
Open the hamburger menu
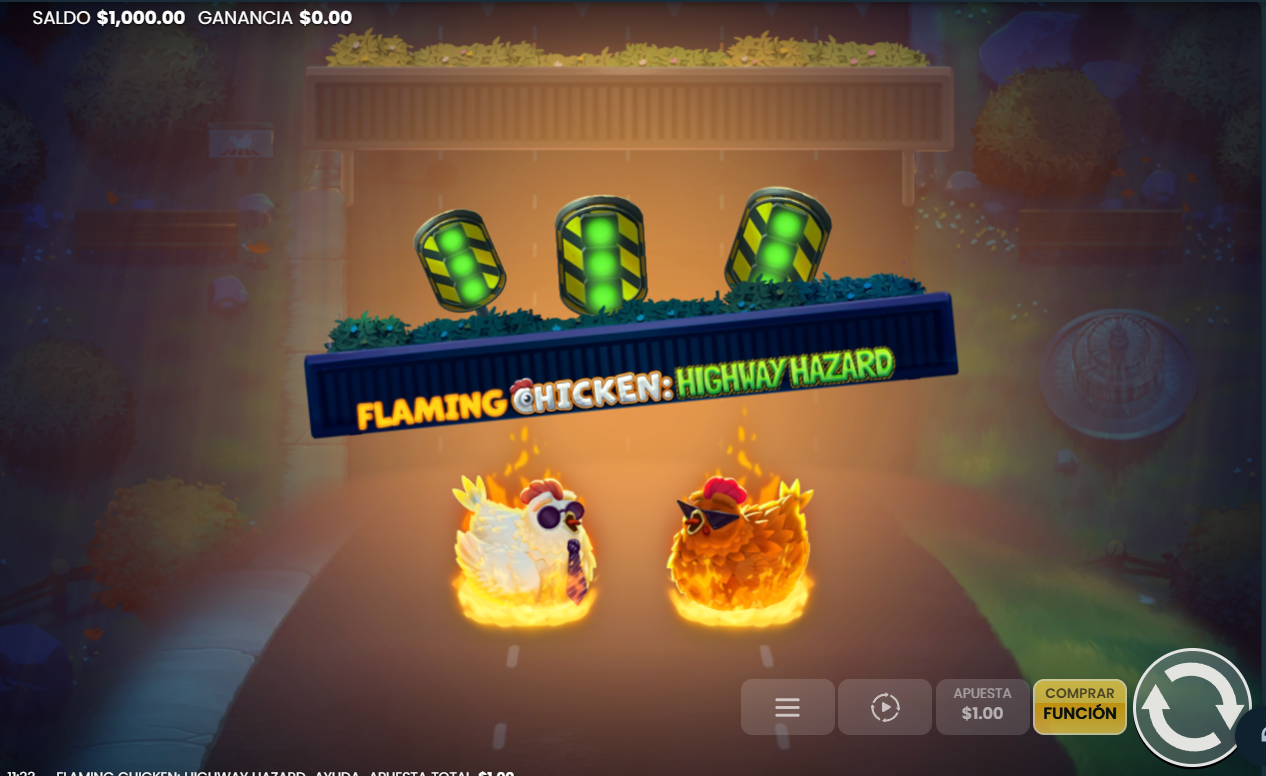[787, 708]
